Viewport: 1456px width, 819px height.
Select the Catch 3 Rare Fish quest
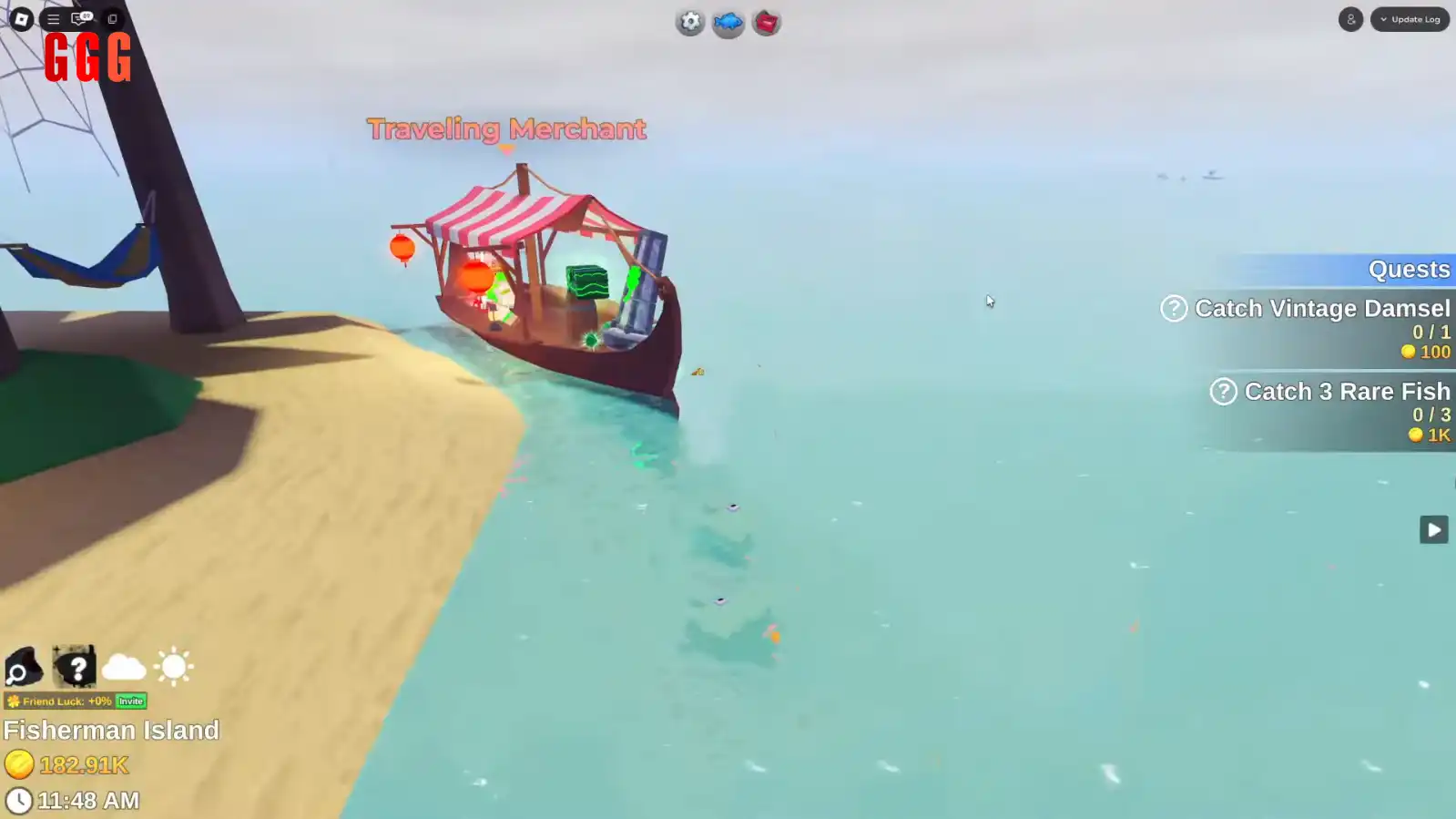click(x=1345, y=391)
